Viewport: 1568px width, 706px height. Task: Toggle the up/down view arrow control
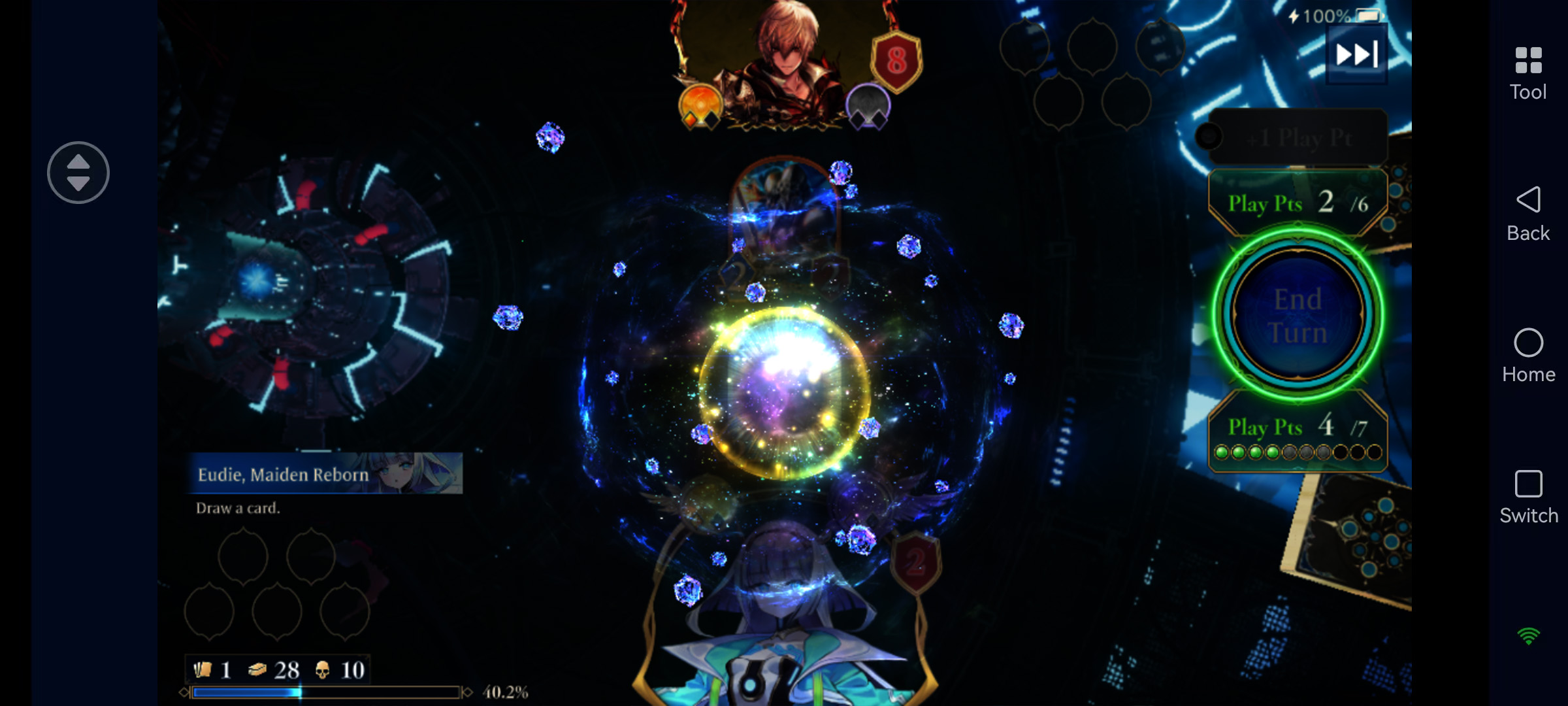[77, 171]
